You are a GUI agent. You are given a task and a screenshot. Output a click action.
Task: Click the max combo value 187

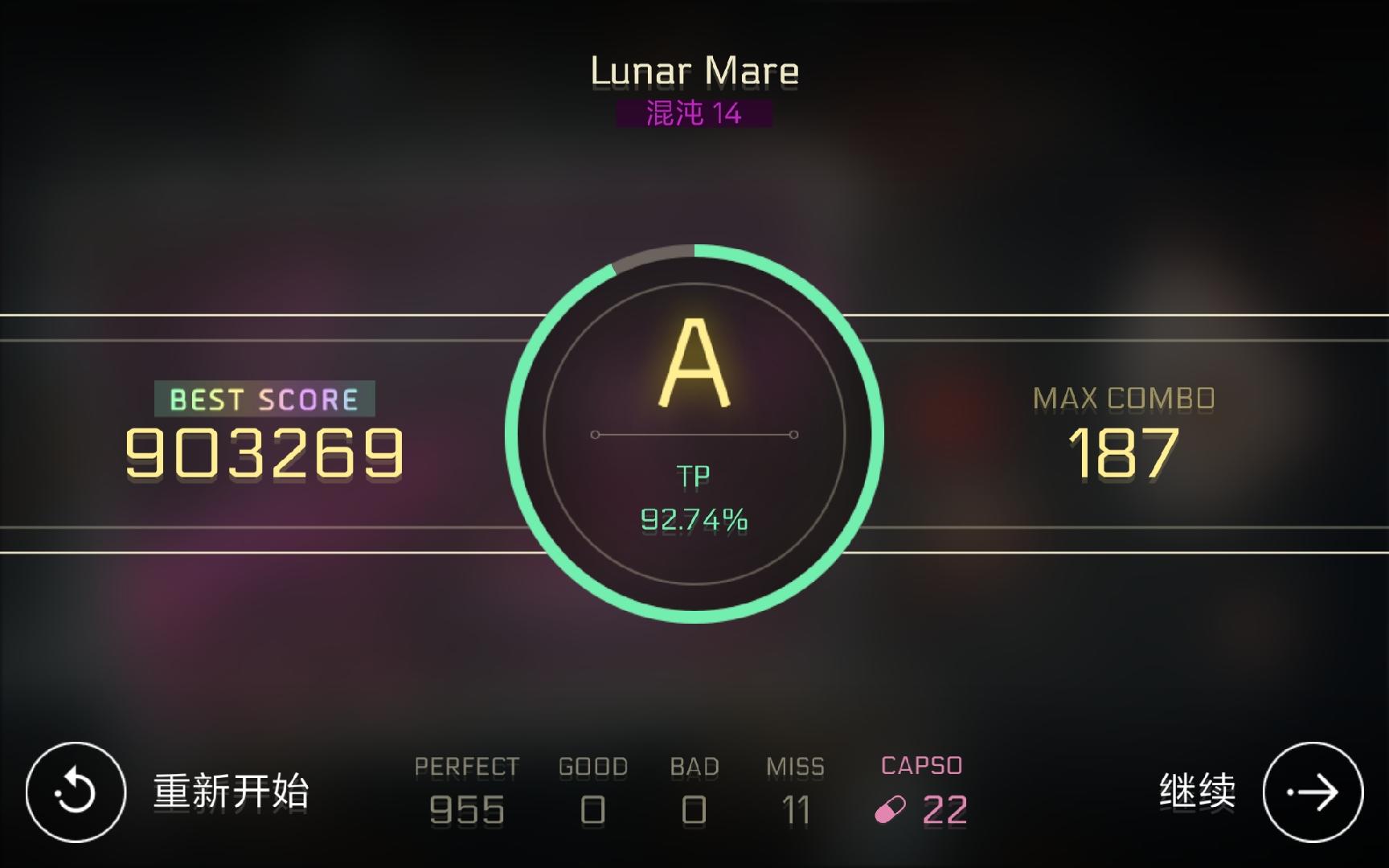pos(1123,450)
